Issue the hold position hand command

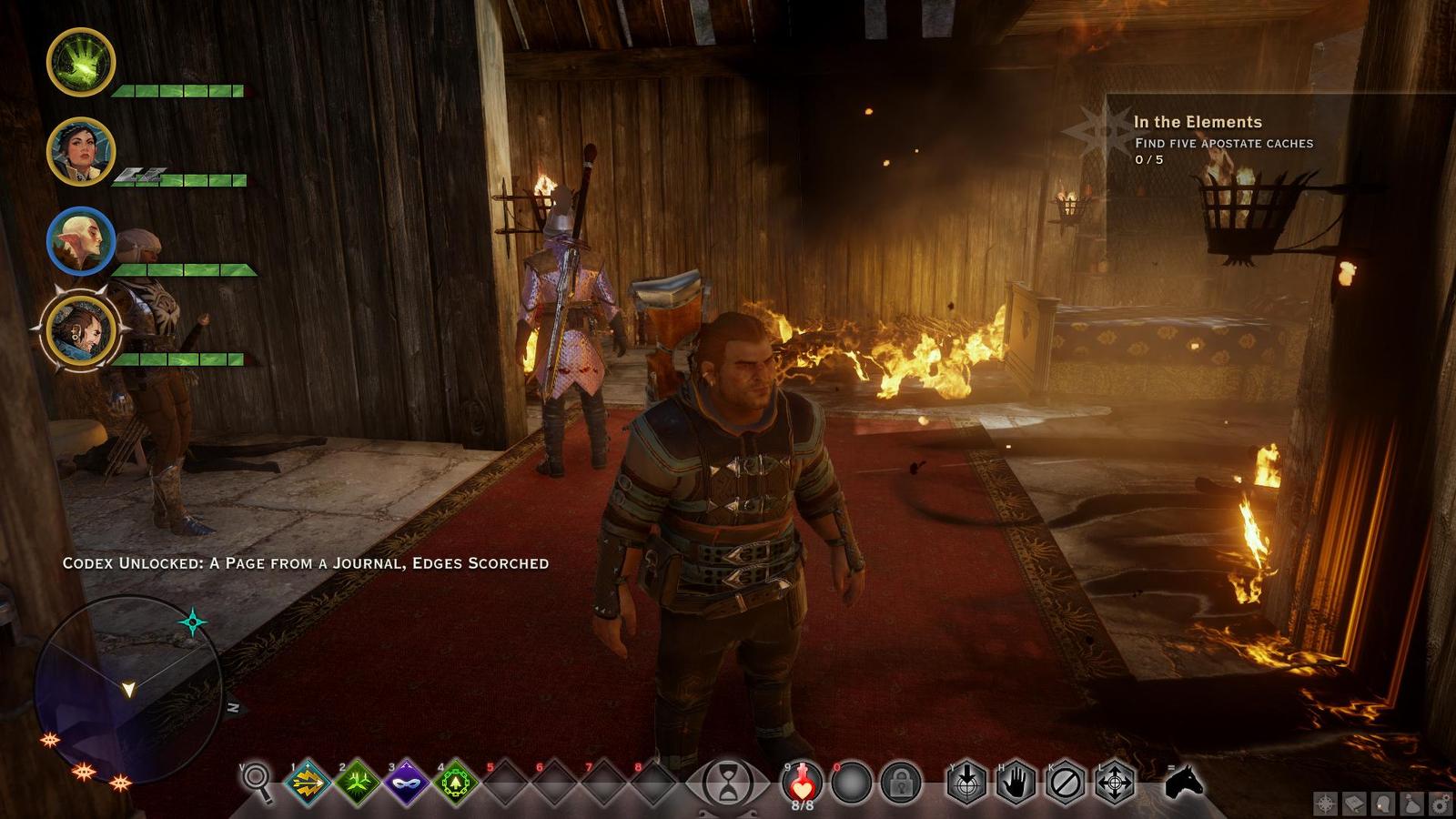pyautogui.click(x=1016, y=782)
